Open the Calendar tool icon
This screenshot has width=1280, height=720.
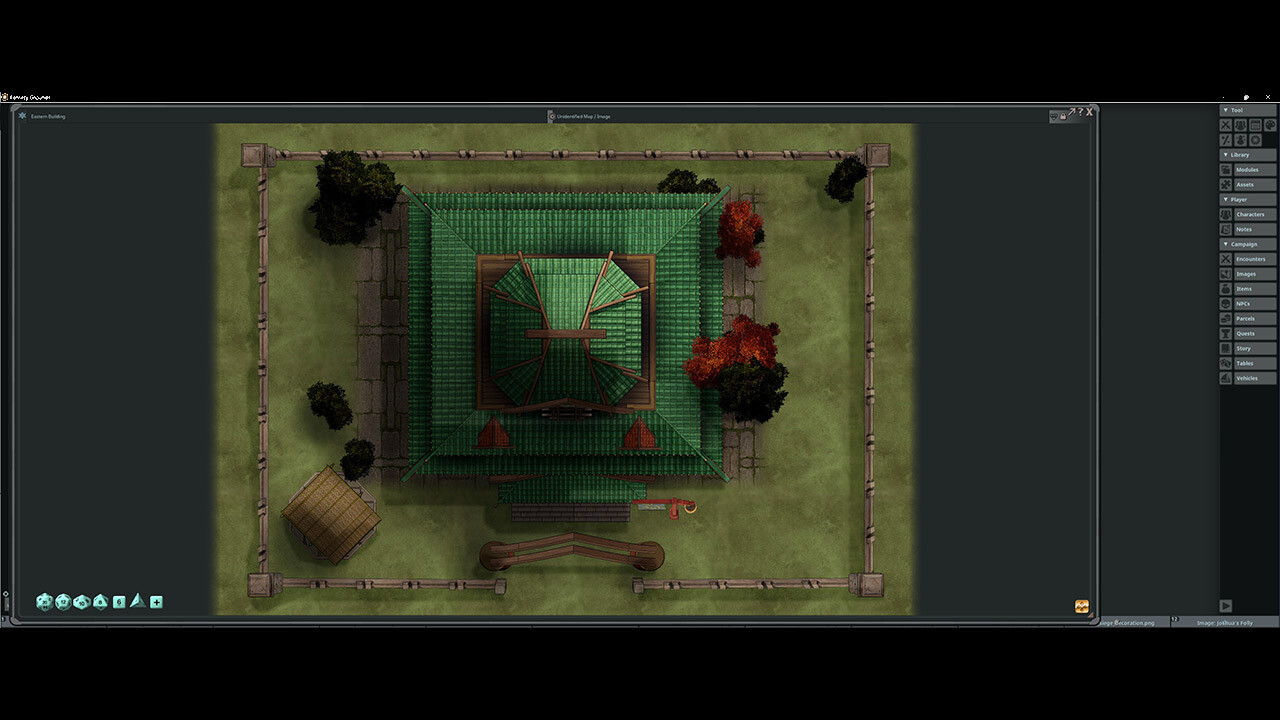coord(1255,125)
